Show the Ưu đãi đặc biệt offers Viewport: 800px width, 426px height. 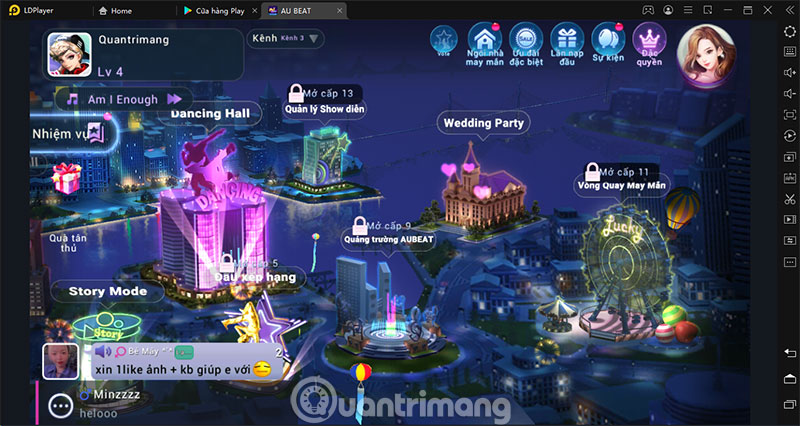[x=526, y=42]
